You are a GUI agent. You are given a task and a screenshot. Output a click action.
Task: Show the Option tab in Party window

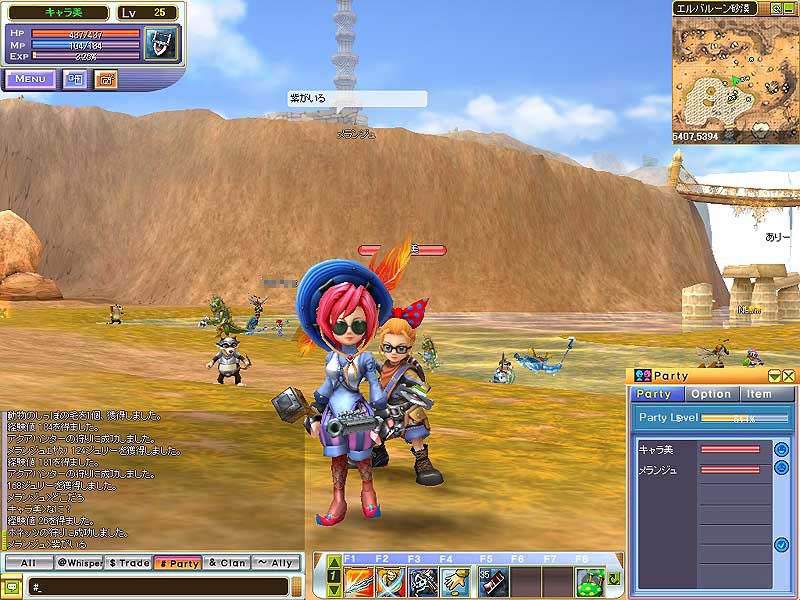[x=711, y=394]
